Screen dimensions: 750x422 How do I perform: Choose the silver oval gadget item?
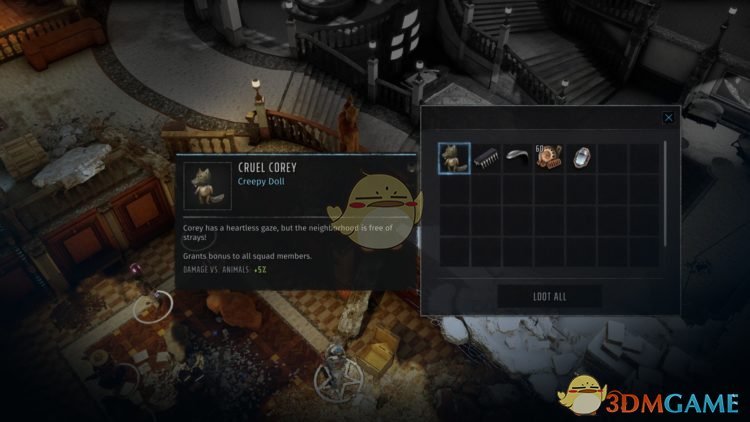point(580,157)
